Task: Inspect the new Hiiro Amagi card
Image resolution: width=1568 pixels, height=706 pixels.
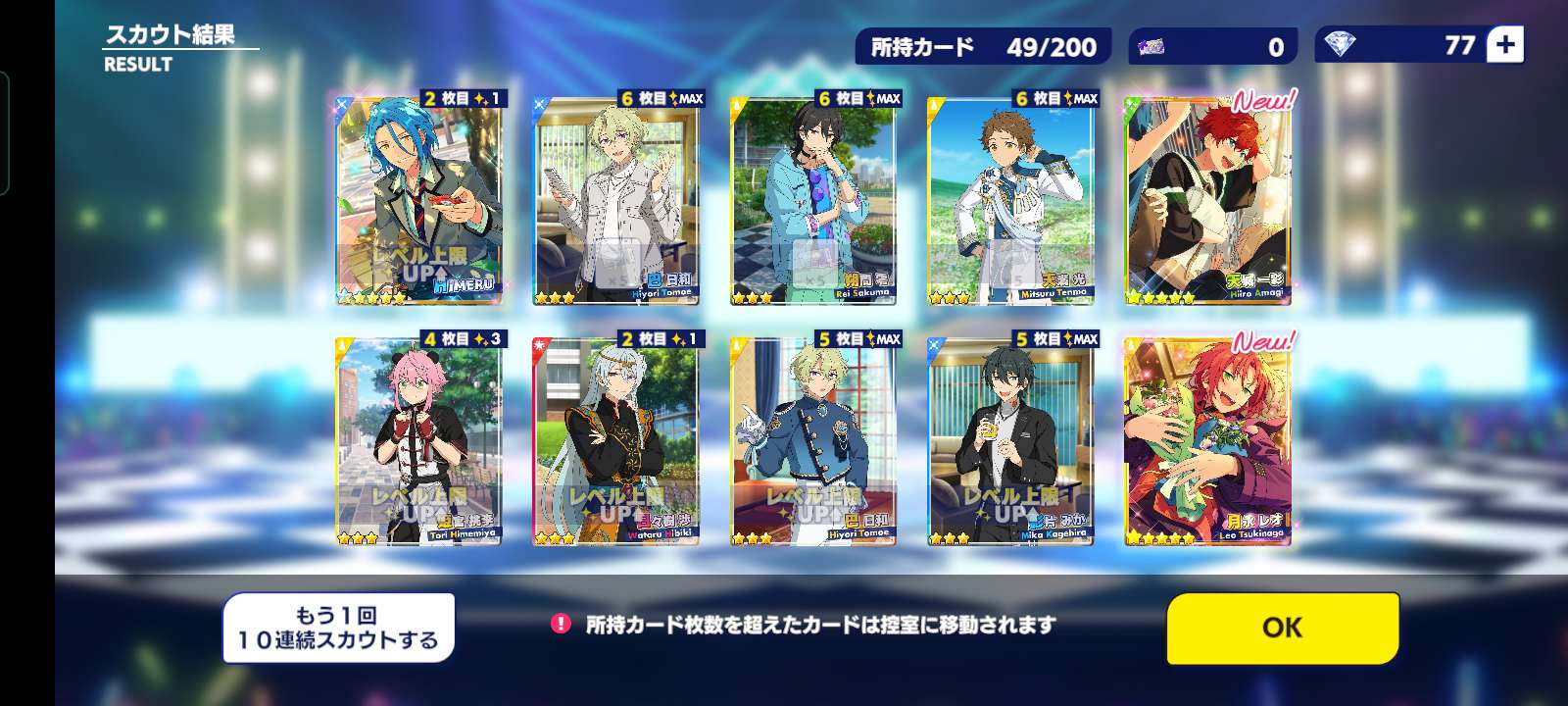Action: [1207, 201]
